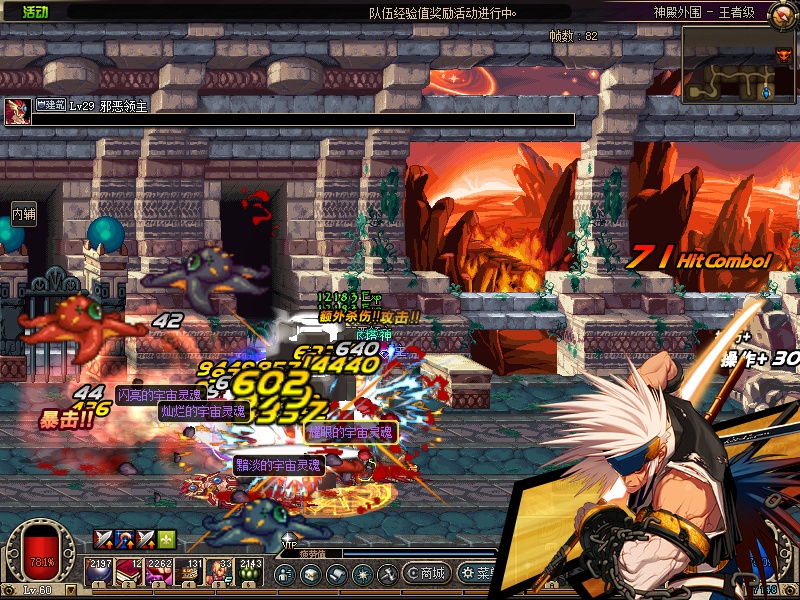Select the Evil Lord boss portrait
Viewport: 800px width, 600px height.
tap(17, 111)
